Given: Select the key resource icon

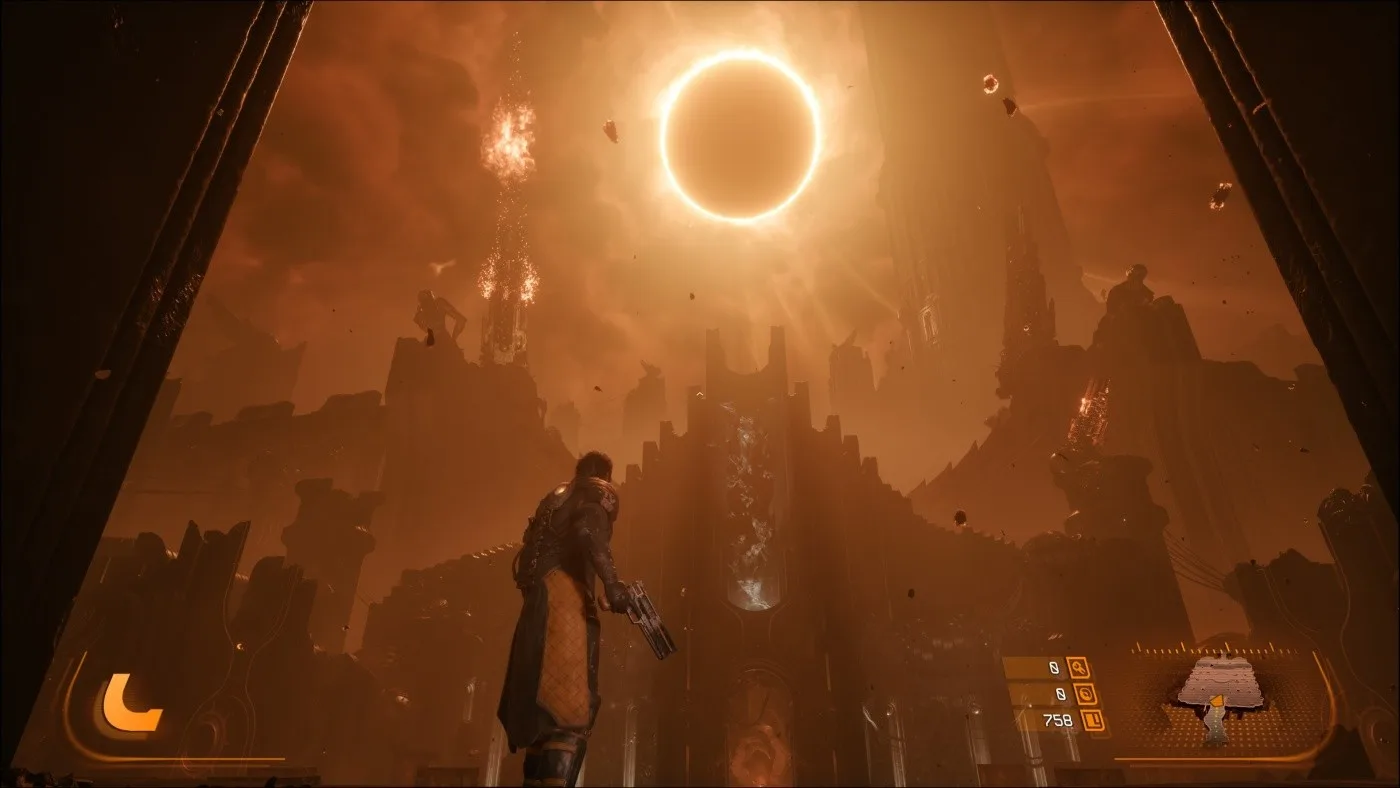Looking at the screenshot, I should coord(1078,667).
